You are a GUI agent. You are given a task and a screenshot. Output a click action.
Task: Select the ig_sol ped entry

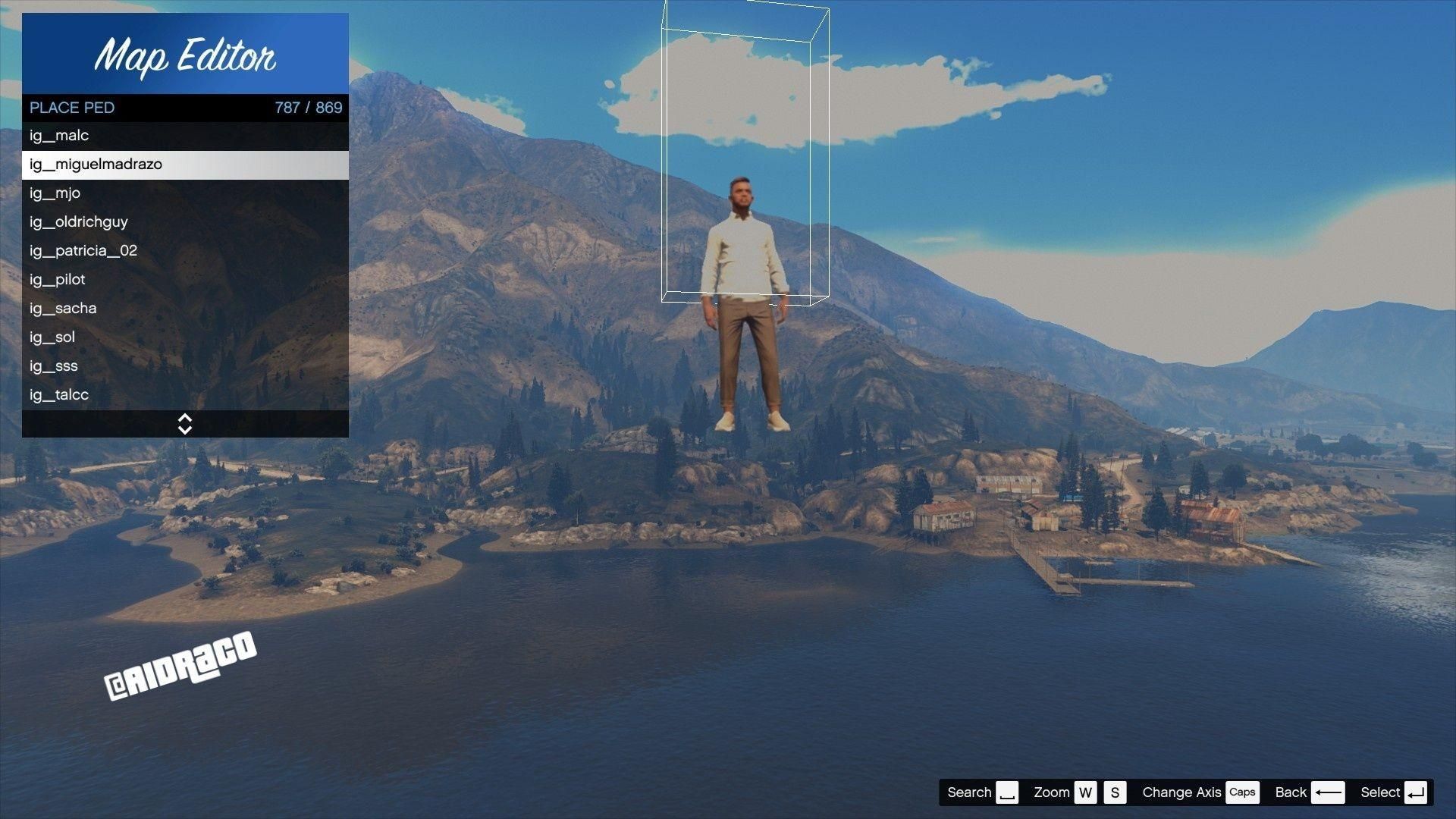coord(185,337)
